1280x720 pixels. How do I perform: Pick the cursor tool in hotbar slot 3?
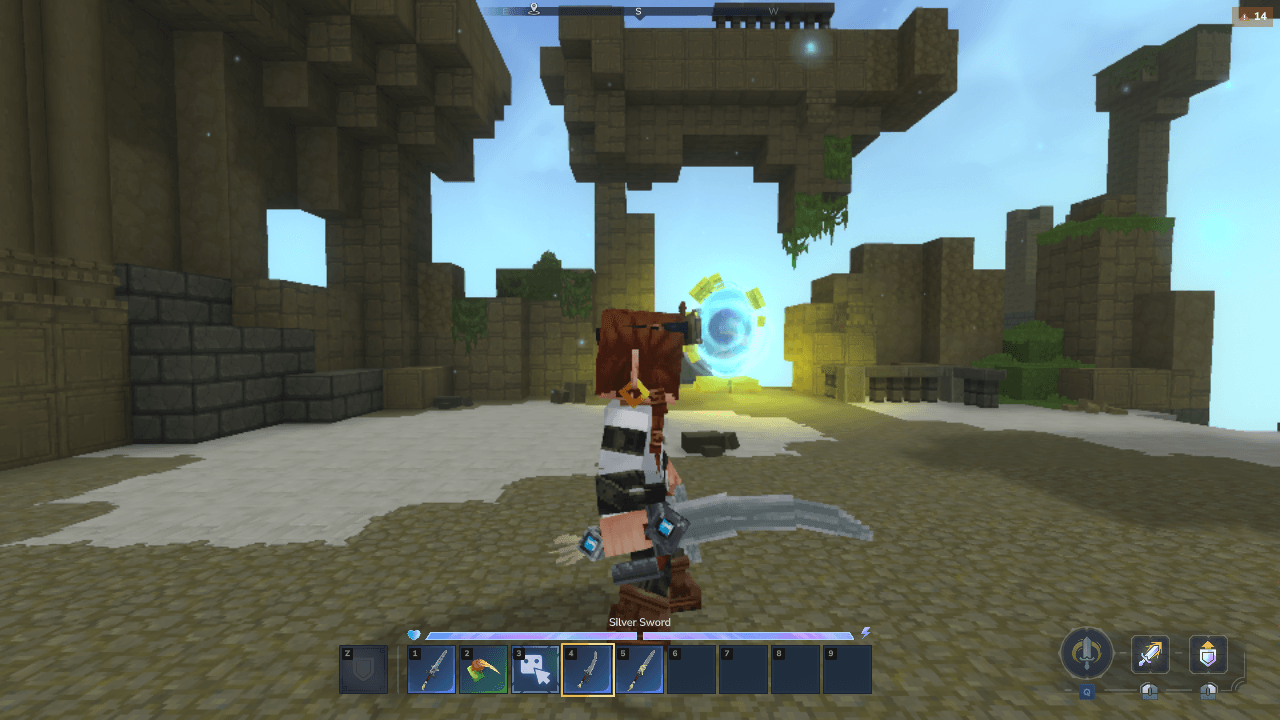[536, 670]
